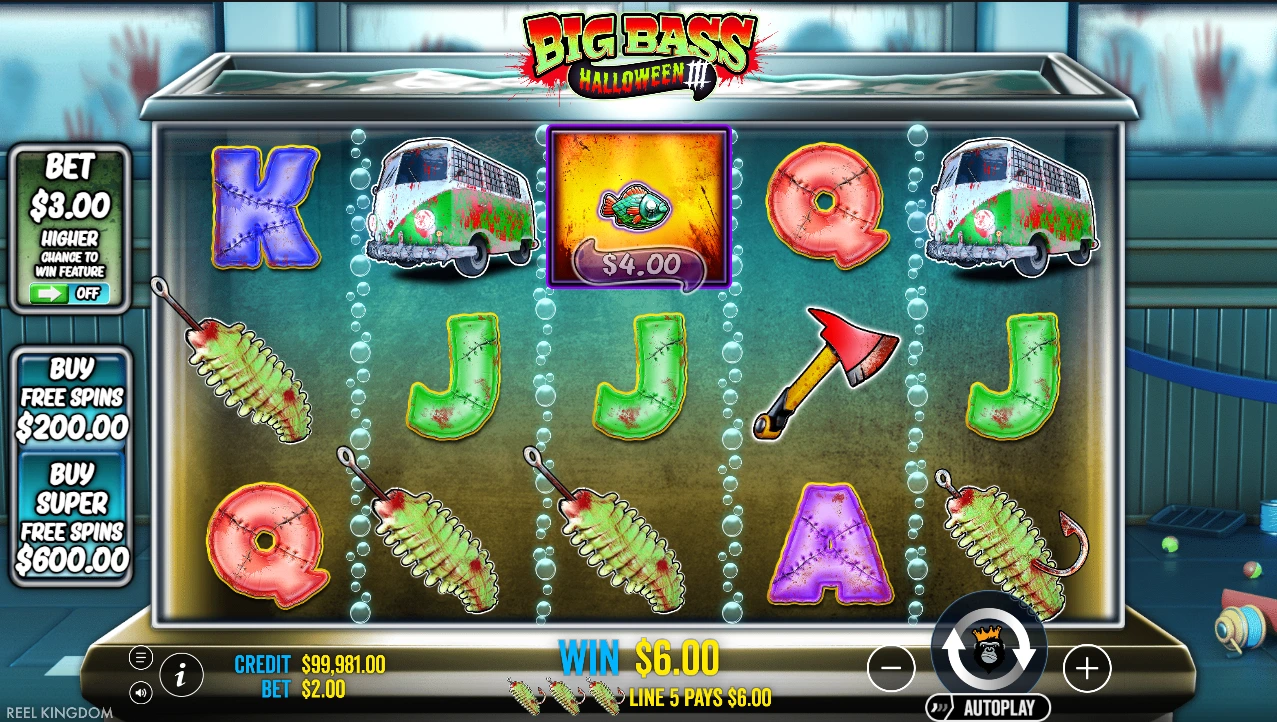Toggle the higher chance to win feature
Image resolution: width=1277 pixels, height=722 pixels.
[x=69, y=294]
